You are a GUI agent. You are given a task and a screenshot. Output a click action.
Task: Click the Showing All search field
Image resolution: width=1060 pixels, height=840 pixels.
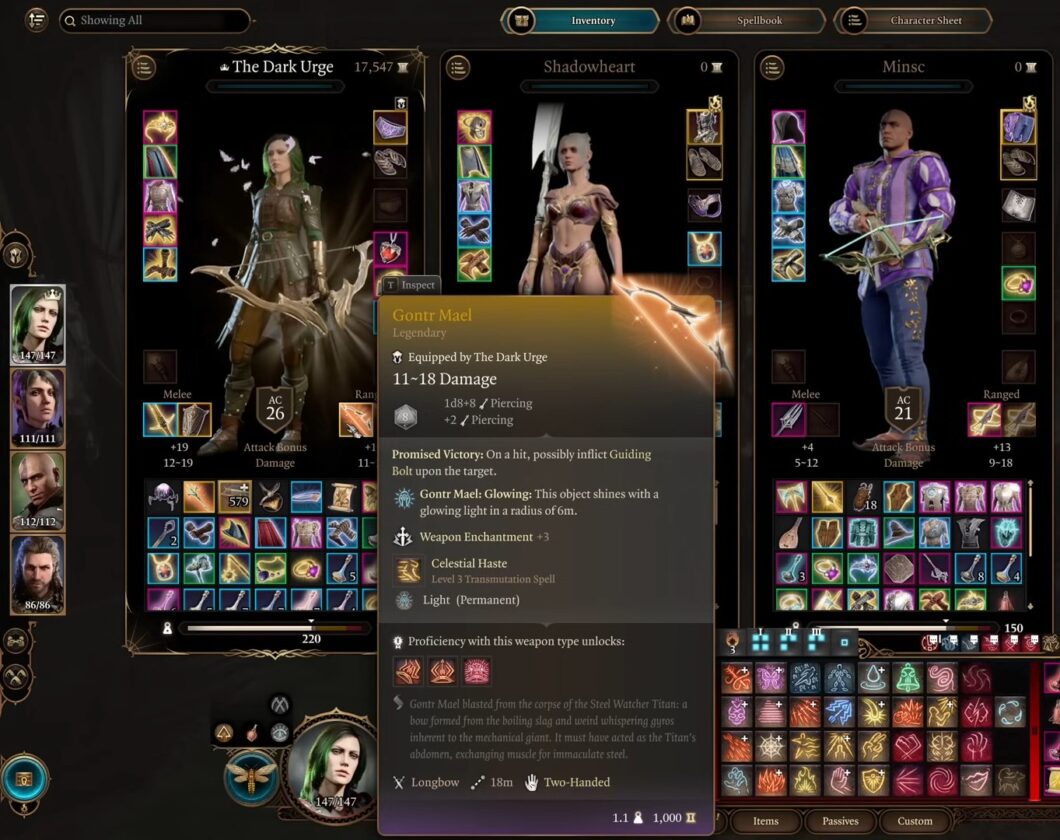155,20
